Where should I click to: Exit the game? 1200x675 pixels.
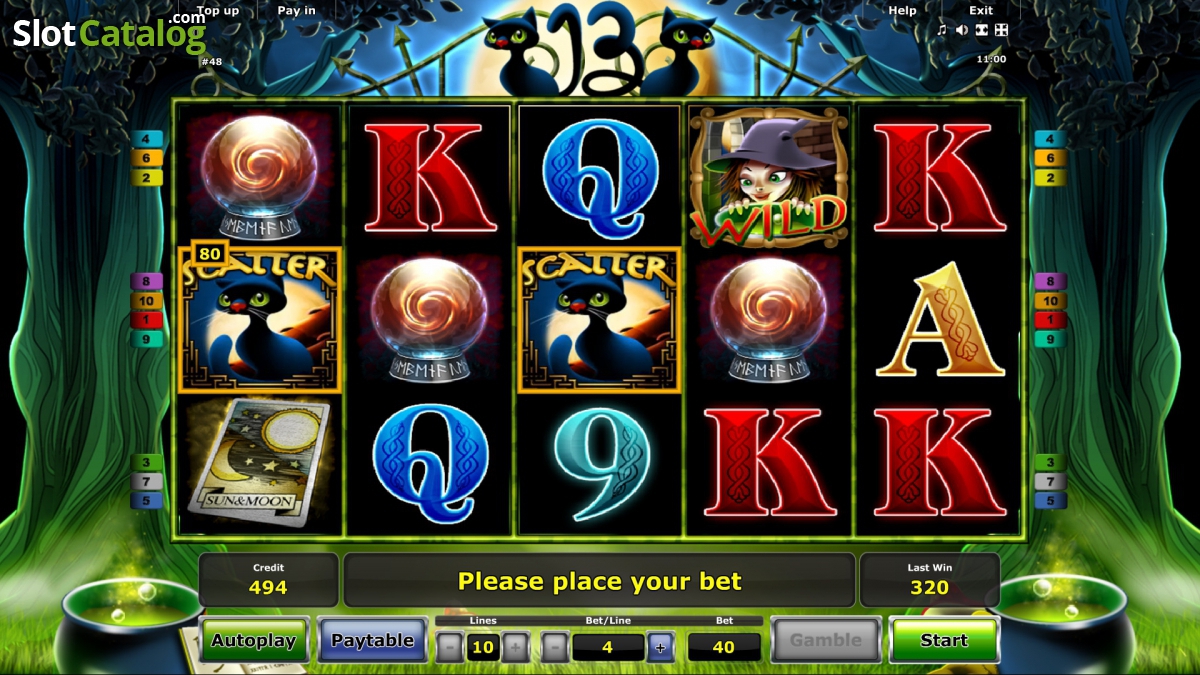[981, 11]
